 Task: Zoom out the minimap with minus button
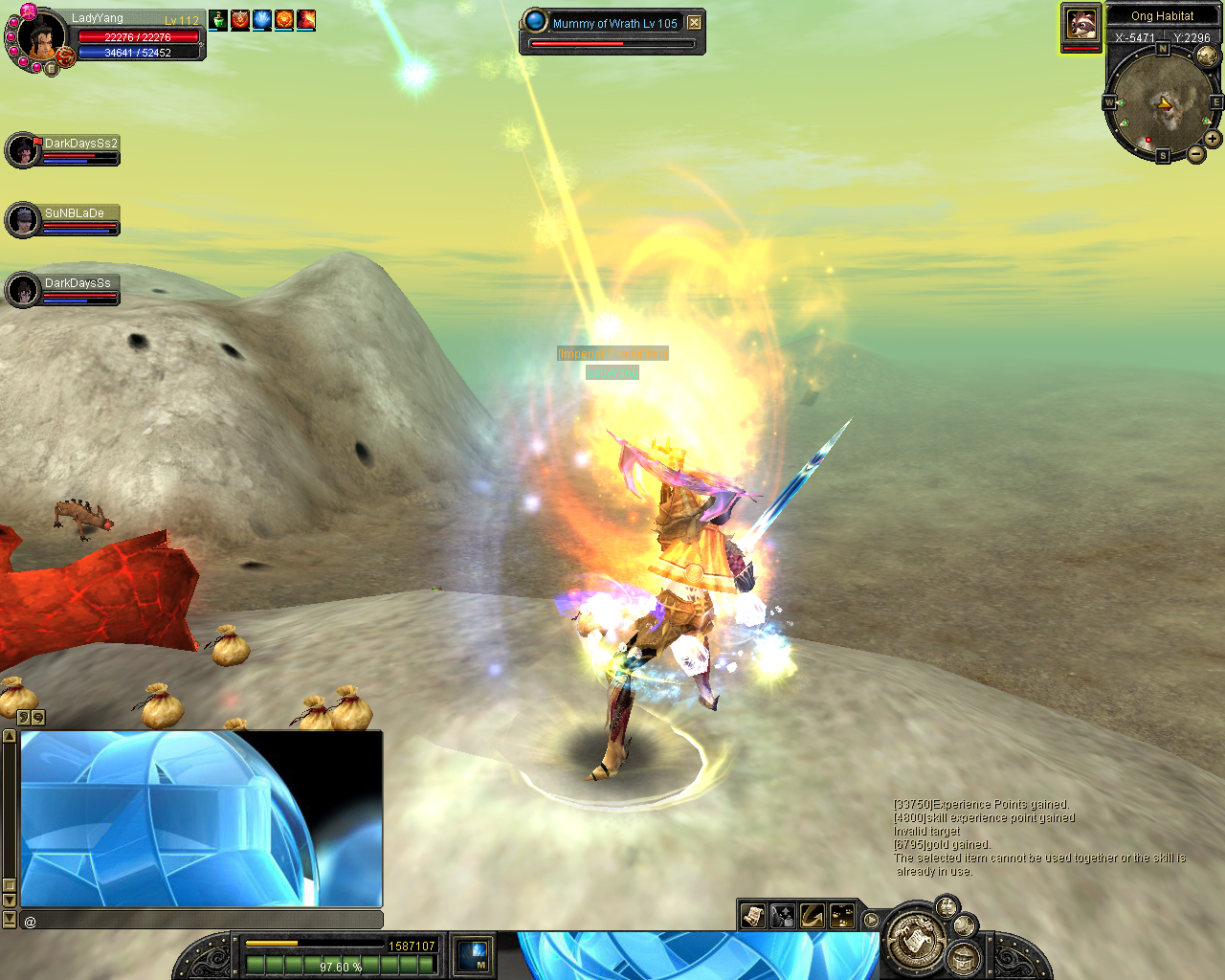(1196, 154)
